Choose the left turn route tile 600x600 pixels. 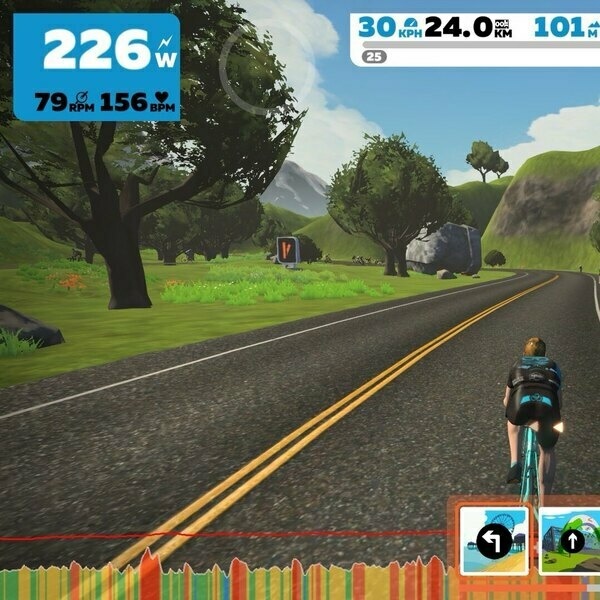pos(494,539)
